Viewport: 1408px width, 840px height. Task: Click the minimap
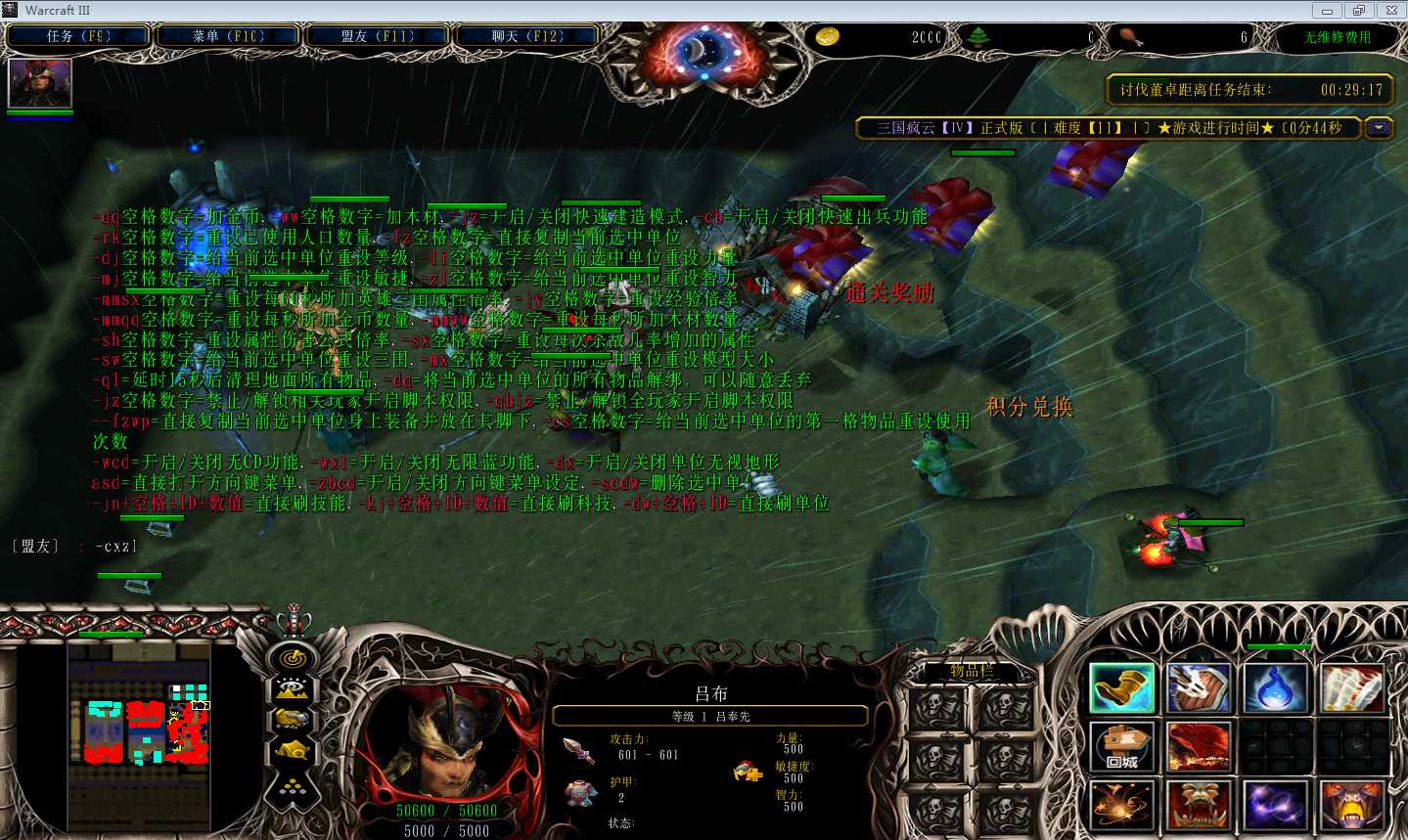coord(140,729)
